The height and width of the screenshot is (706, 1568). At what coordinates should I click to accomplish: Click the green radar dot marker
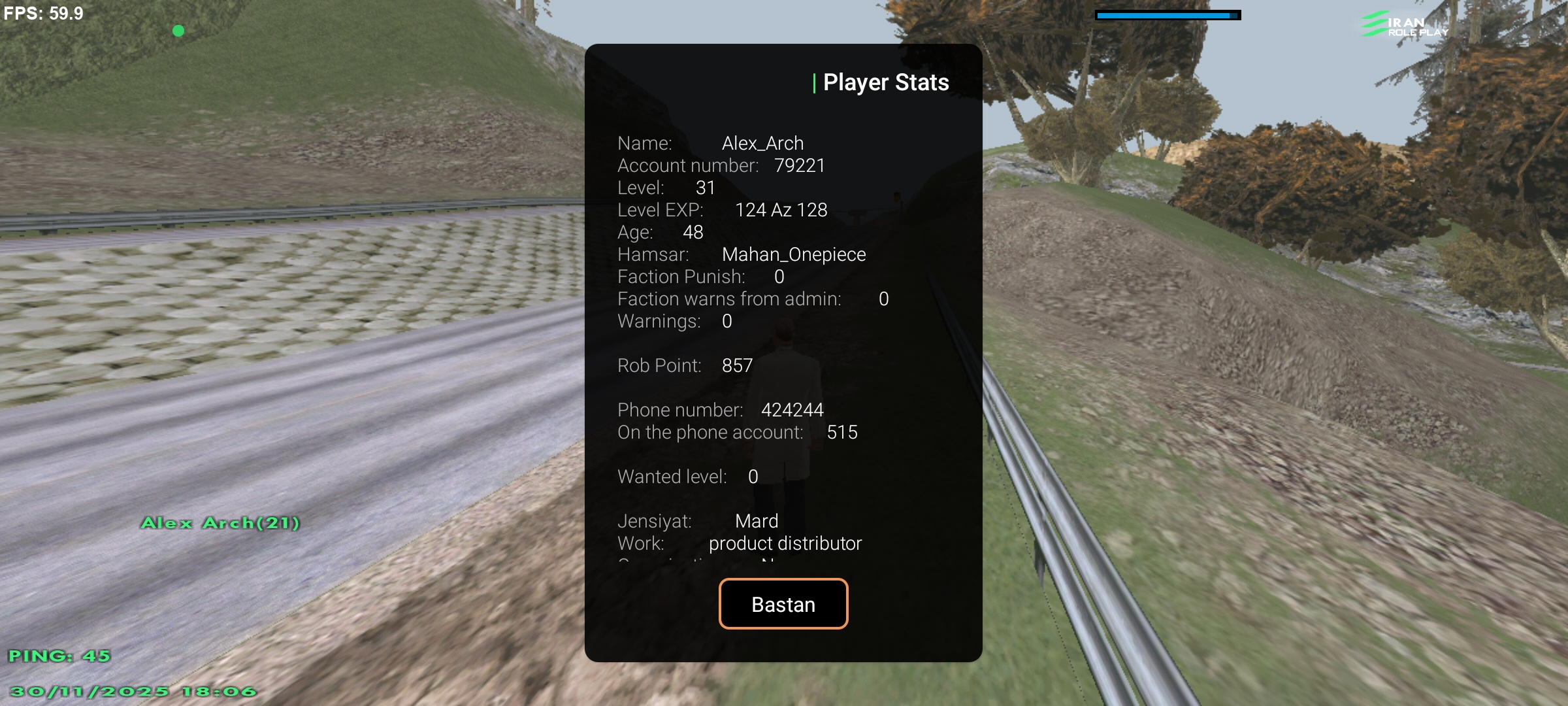tap(178, 30)
